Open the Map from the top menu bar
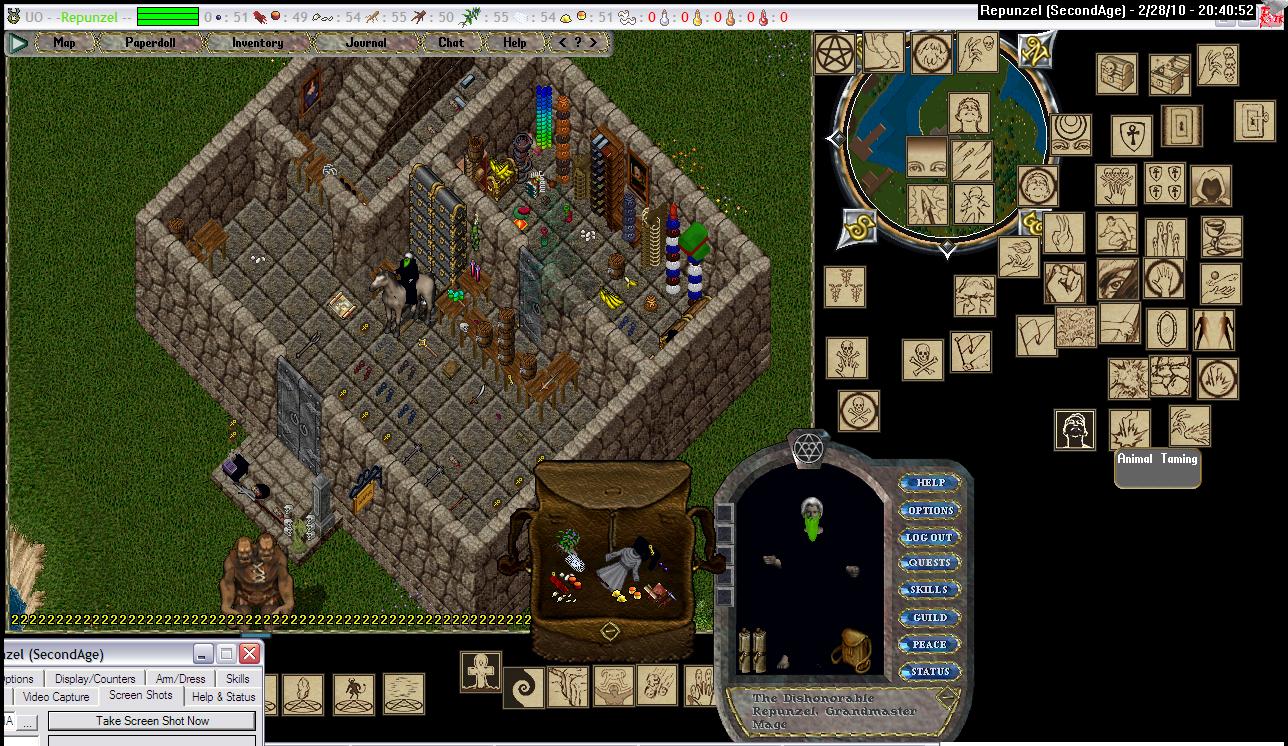1288x746 pixels. (64, 43)
